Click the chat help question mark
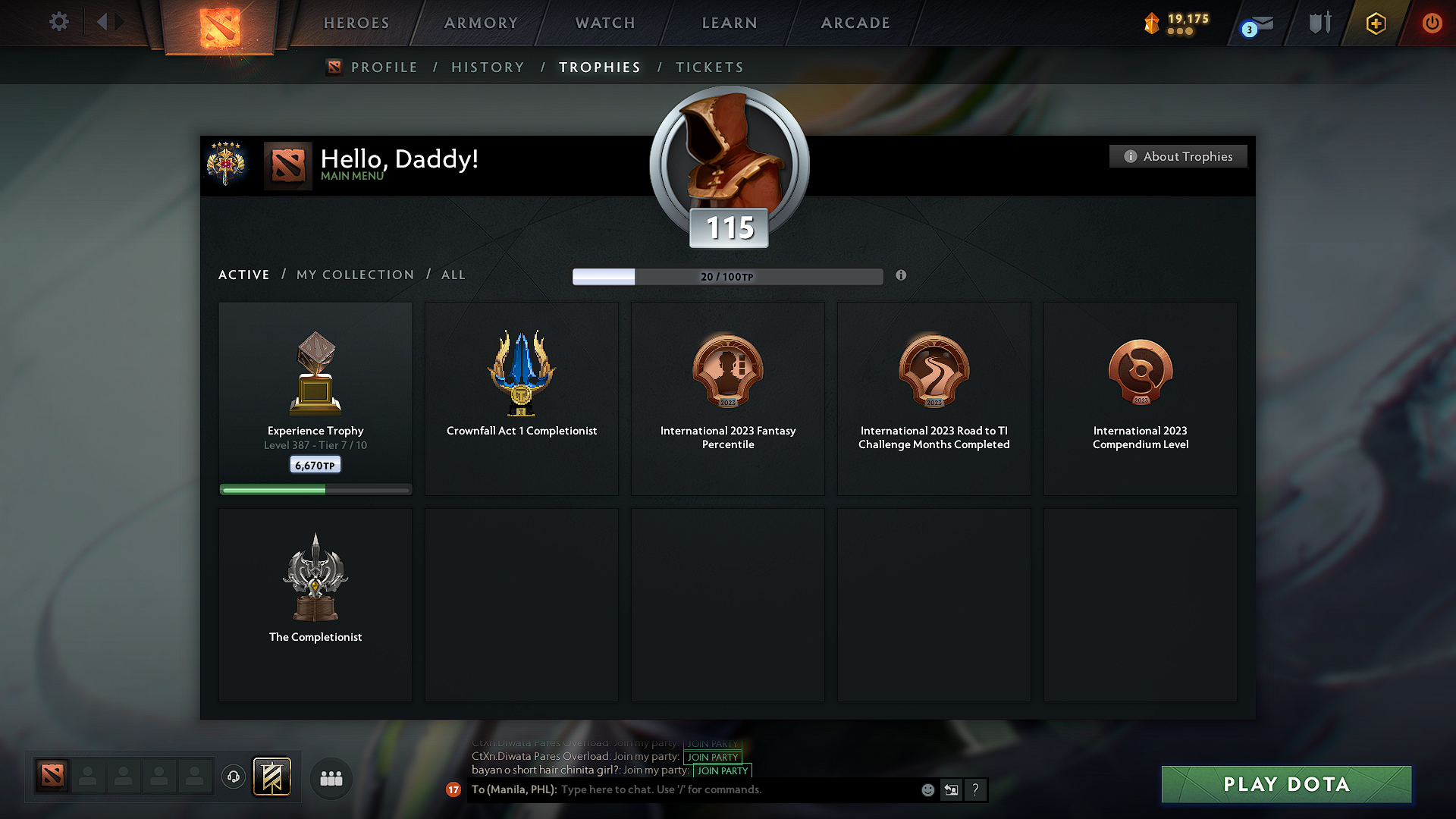 976,789
